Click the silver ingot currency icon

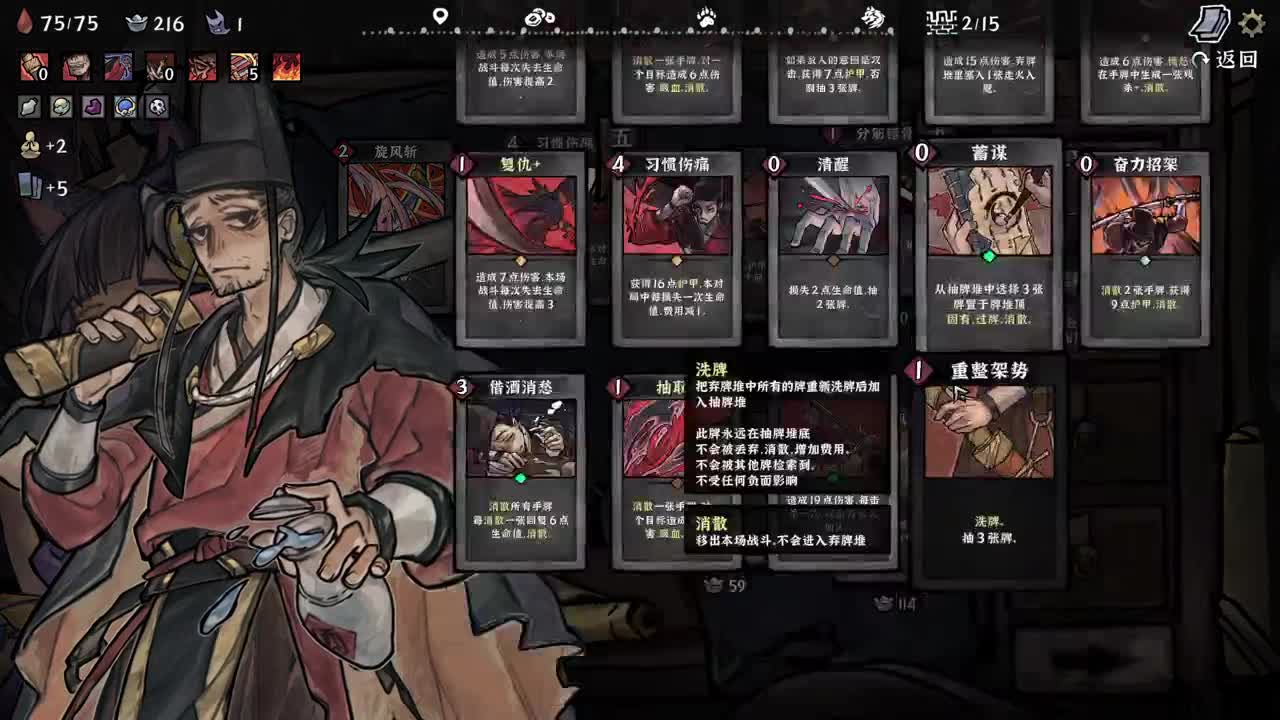click(138, 23)
